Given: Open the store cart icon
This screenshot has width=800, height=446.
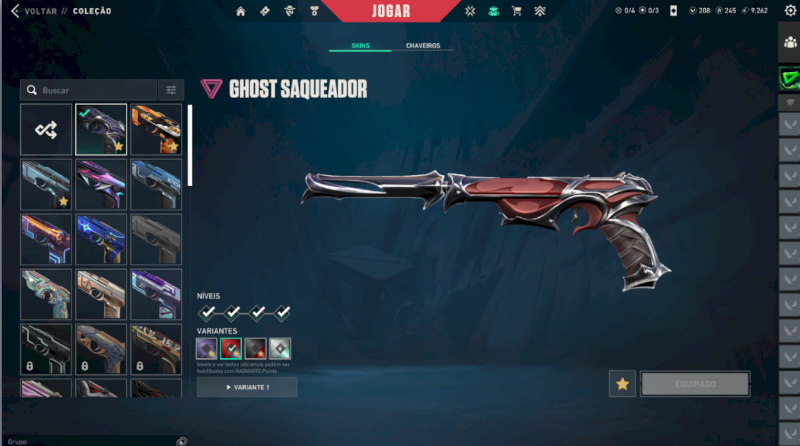Looking at the screenshot, I should point(516,11).
